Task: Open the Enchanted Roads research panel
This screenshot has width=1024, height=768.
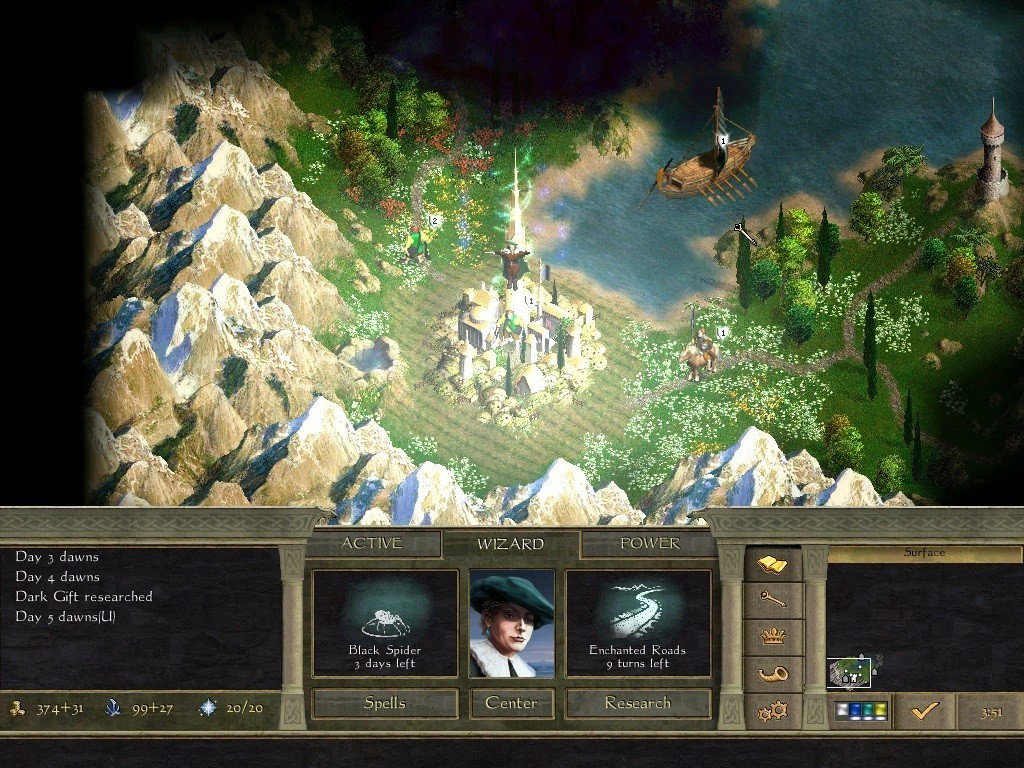Action: tap(638, 624)
